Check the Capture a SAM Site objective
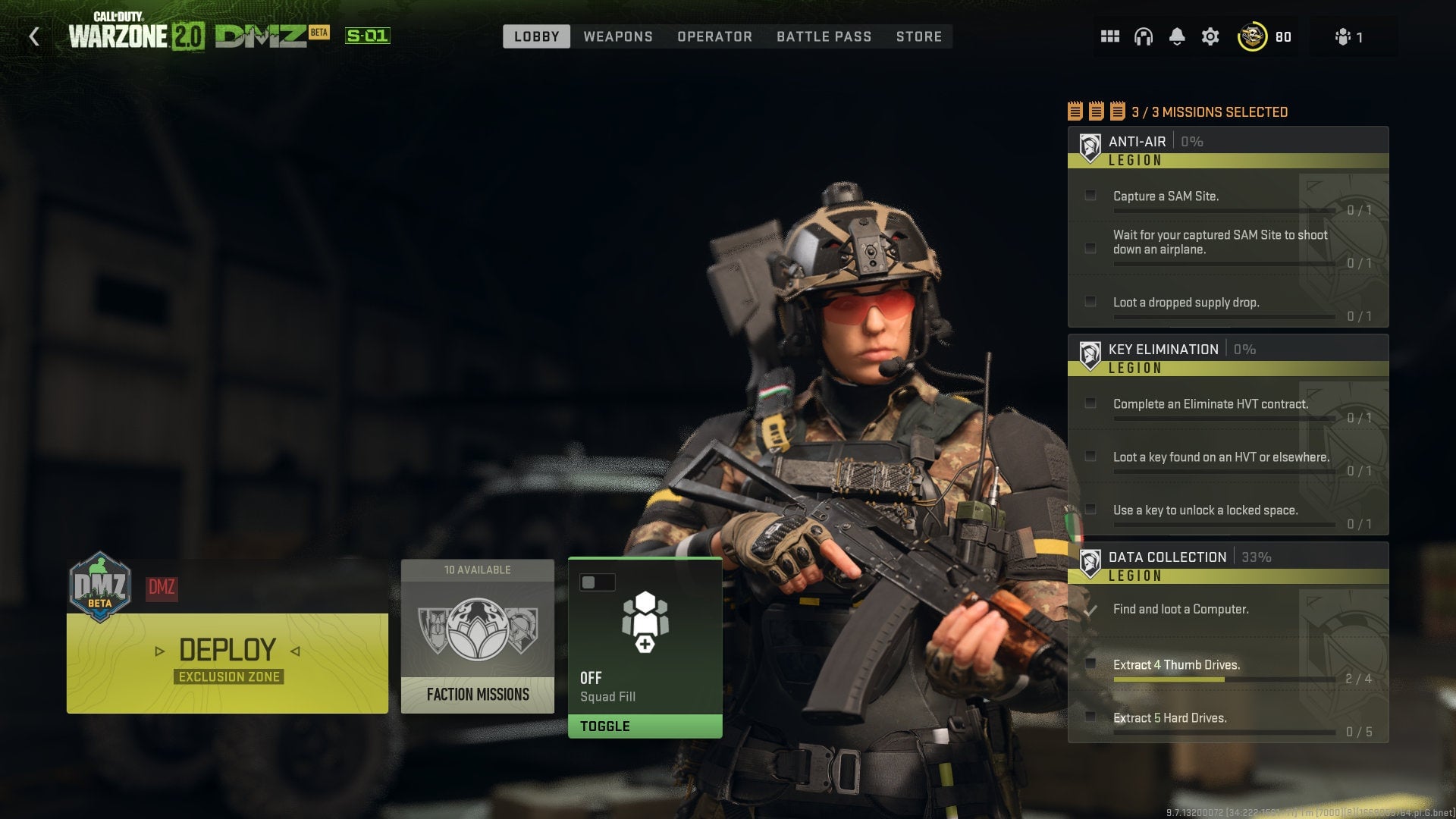 [x=1090, y=195]
